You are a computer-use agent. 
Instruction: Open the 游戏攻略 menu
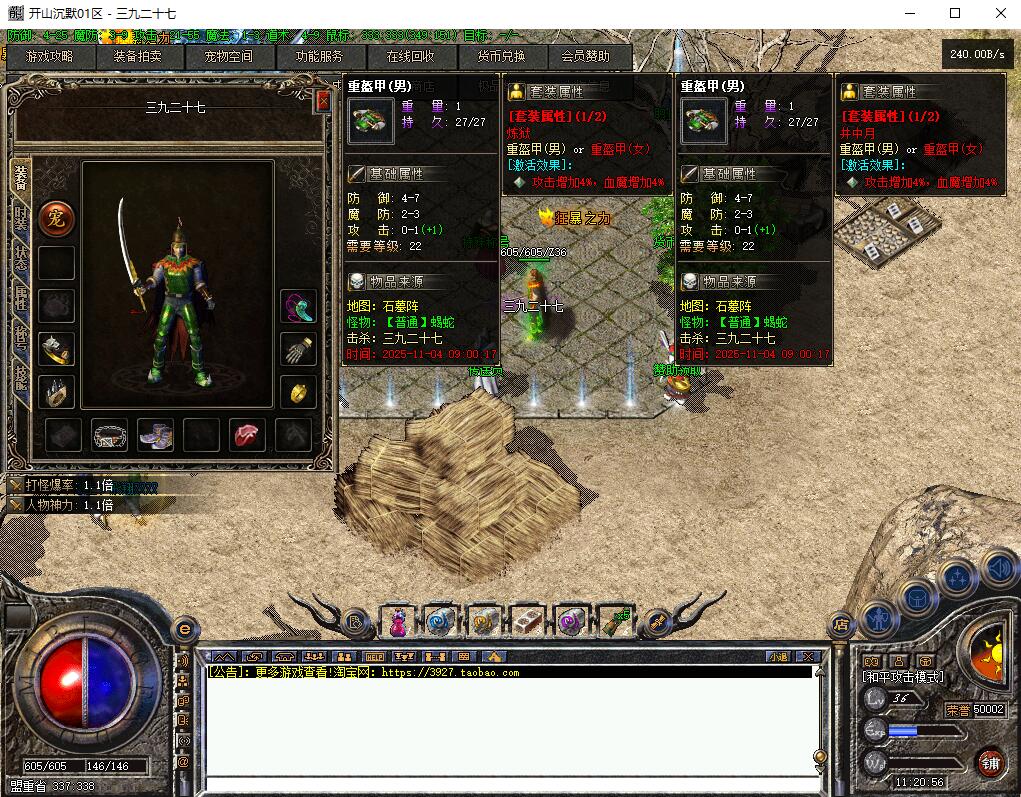click(49, 57)
